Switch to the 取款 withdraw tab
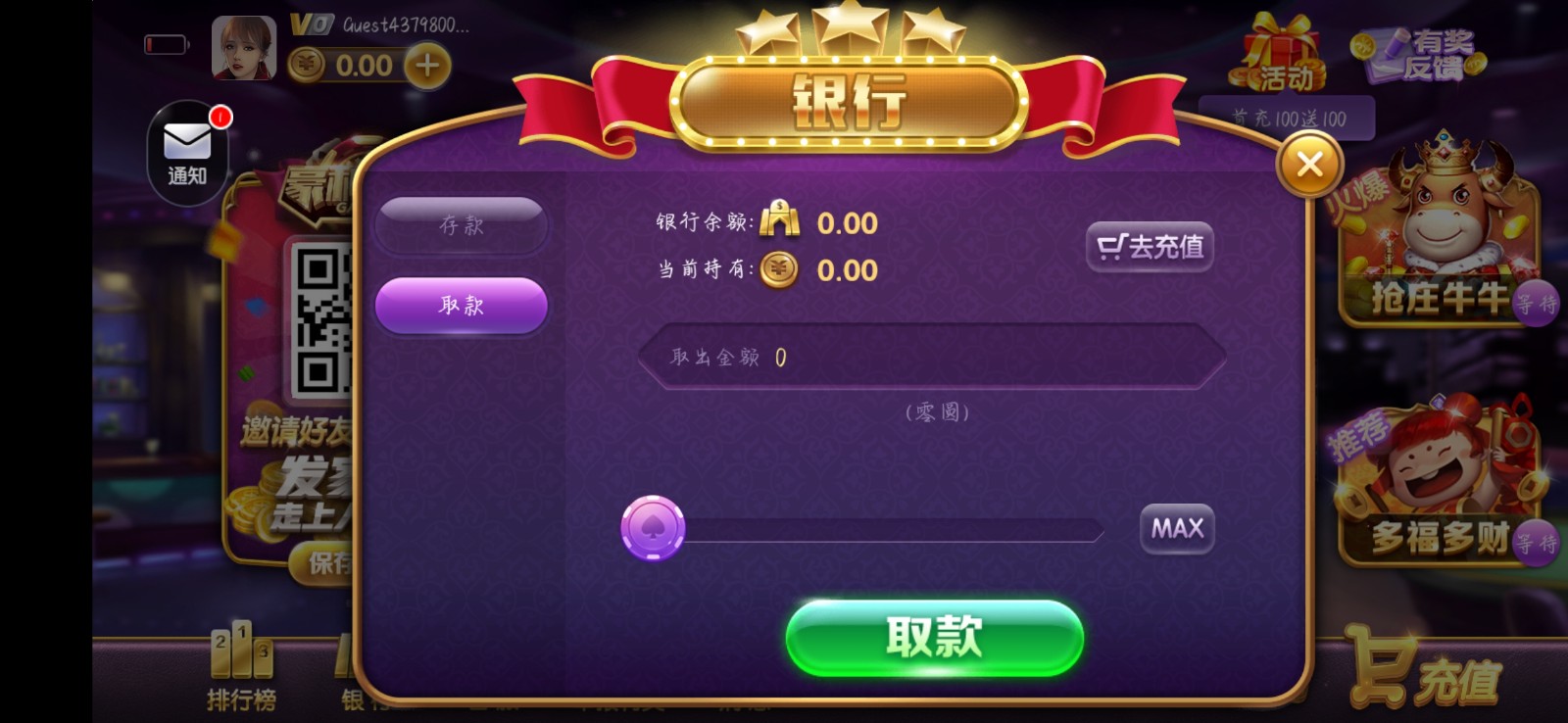 (x=462, y=306)
